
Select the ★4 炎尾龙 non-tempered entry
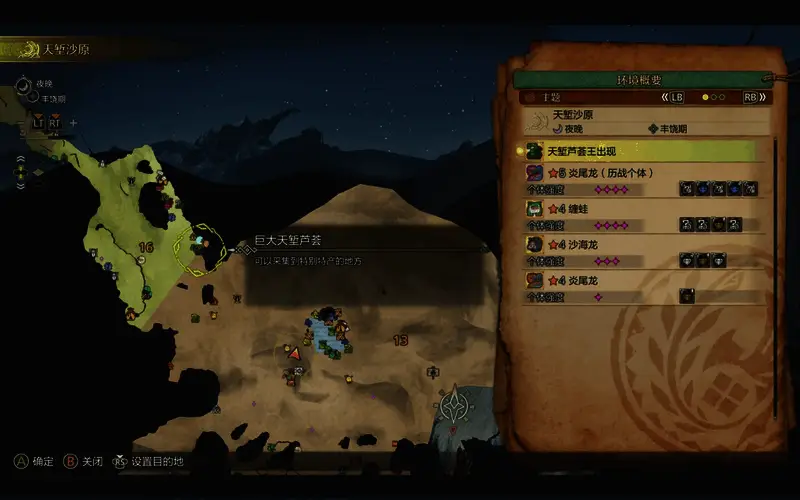(640, 287)
